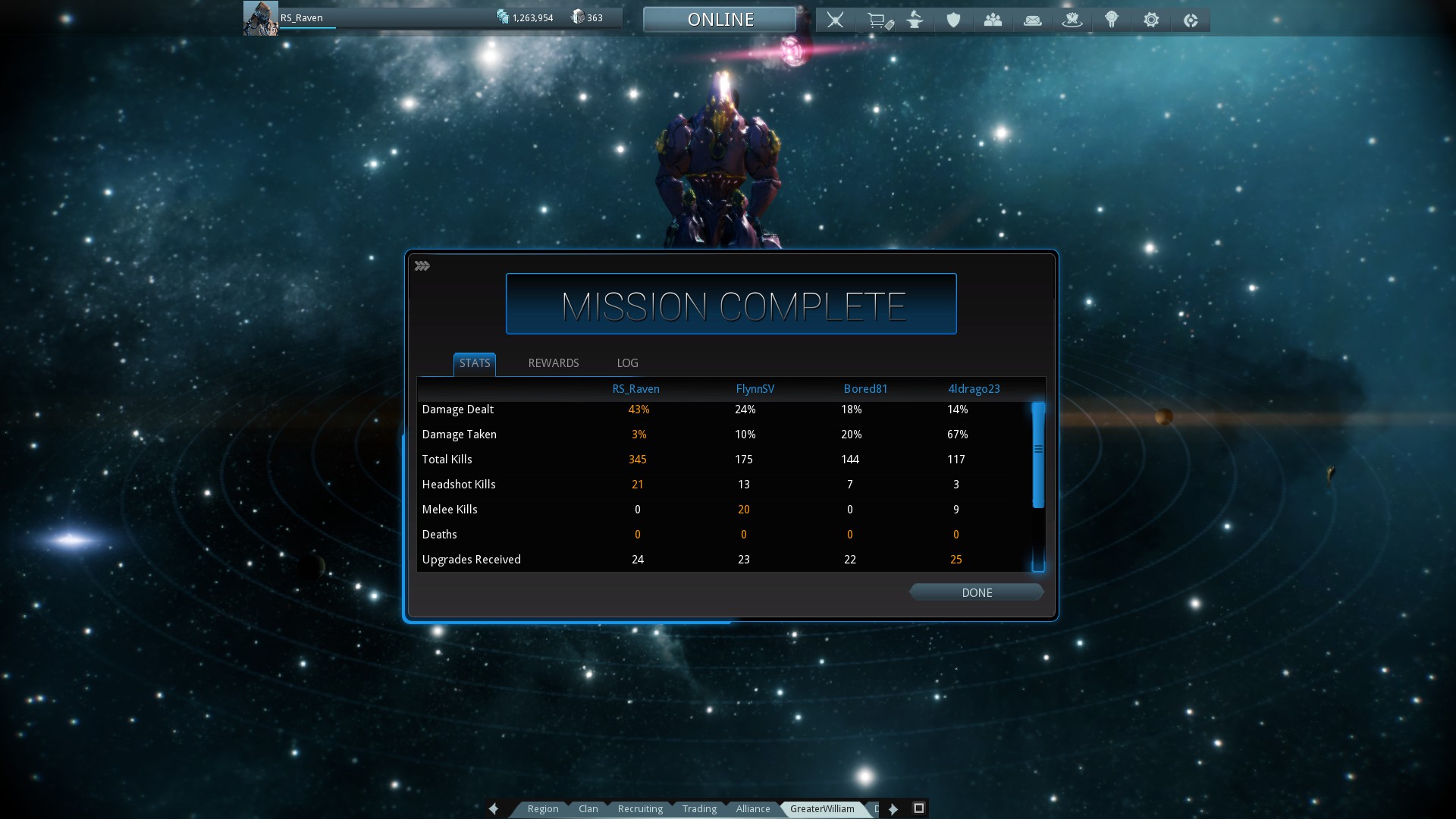
Task: Open the Region chat tab
Action: click(543, 808)
